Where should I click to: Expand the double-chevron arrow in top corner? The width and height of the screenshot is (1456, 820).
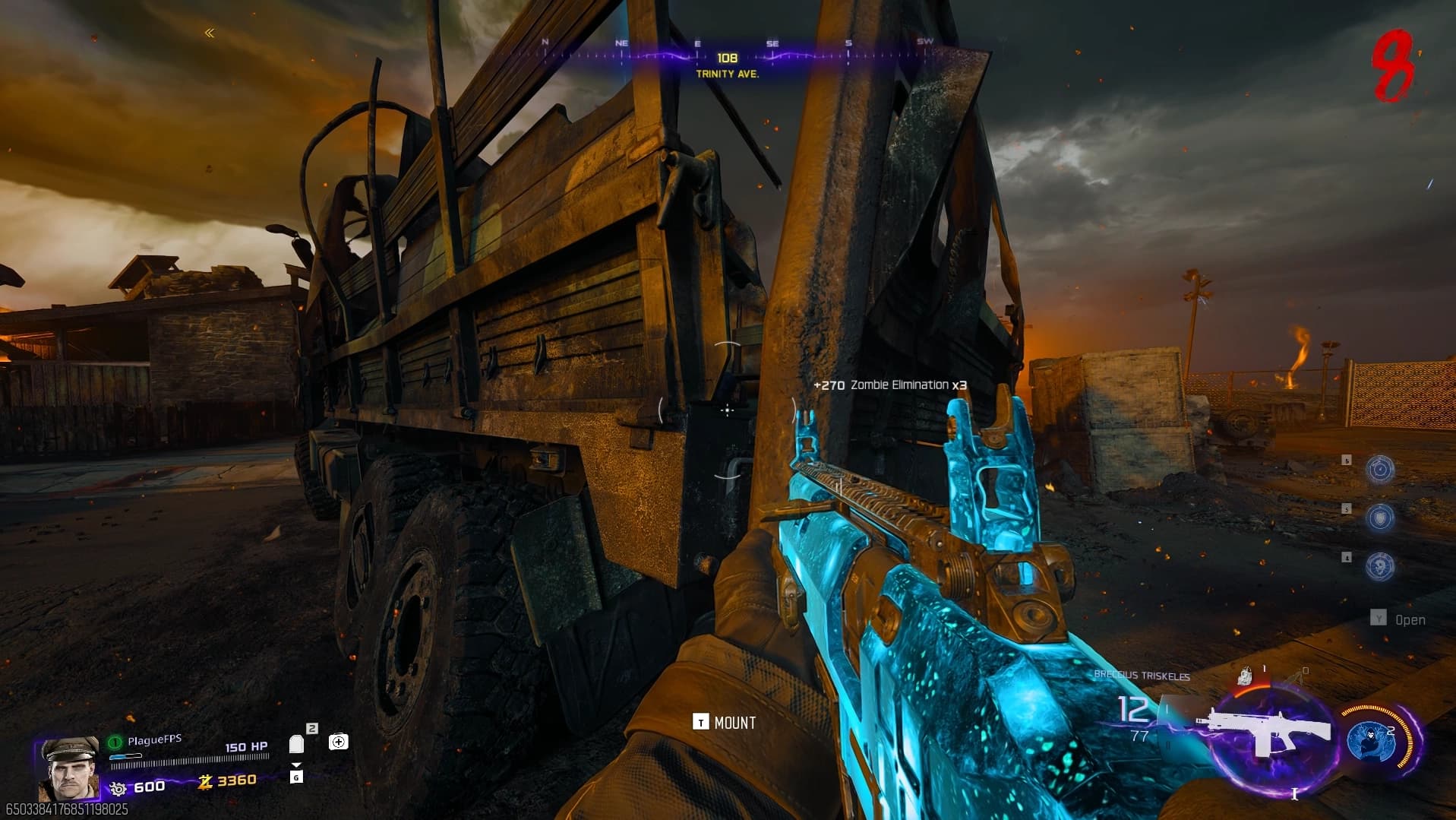pyautogui.click(x=210, y=33)
